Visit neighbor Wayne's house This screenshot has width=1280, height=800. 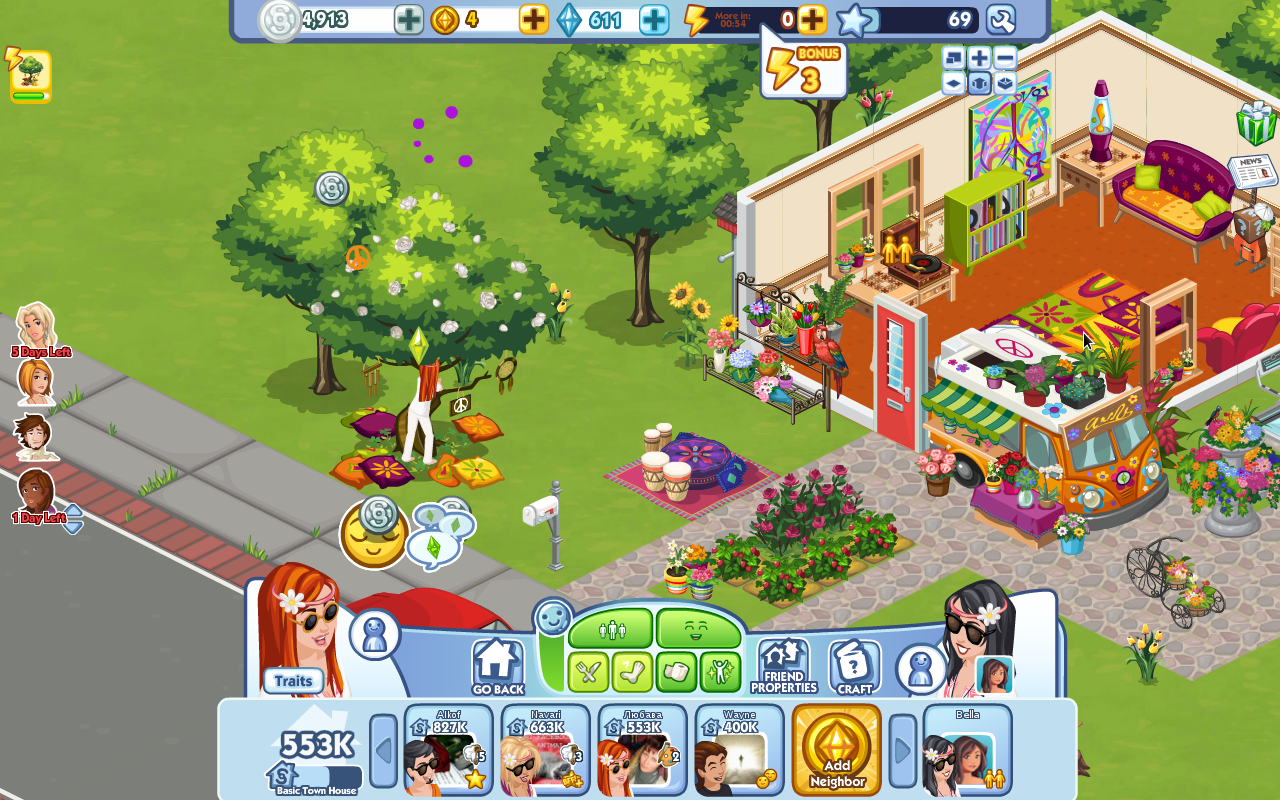(x=739, y=750)
